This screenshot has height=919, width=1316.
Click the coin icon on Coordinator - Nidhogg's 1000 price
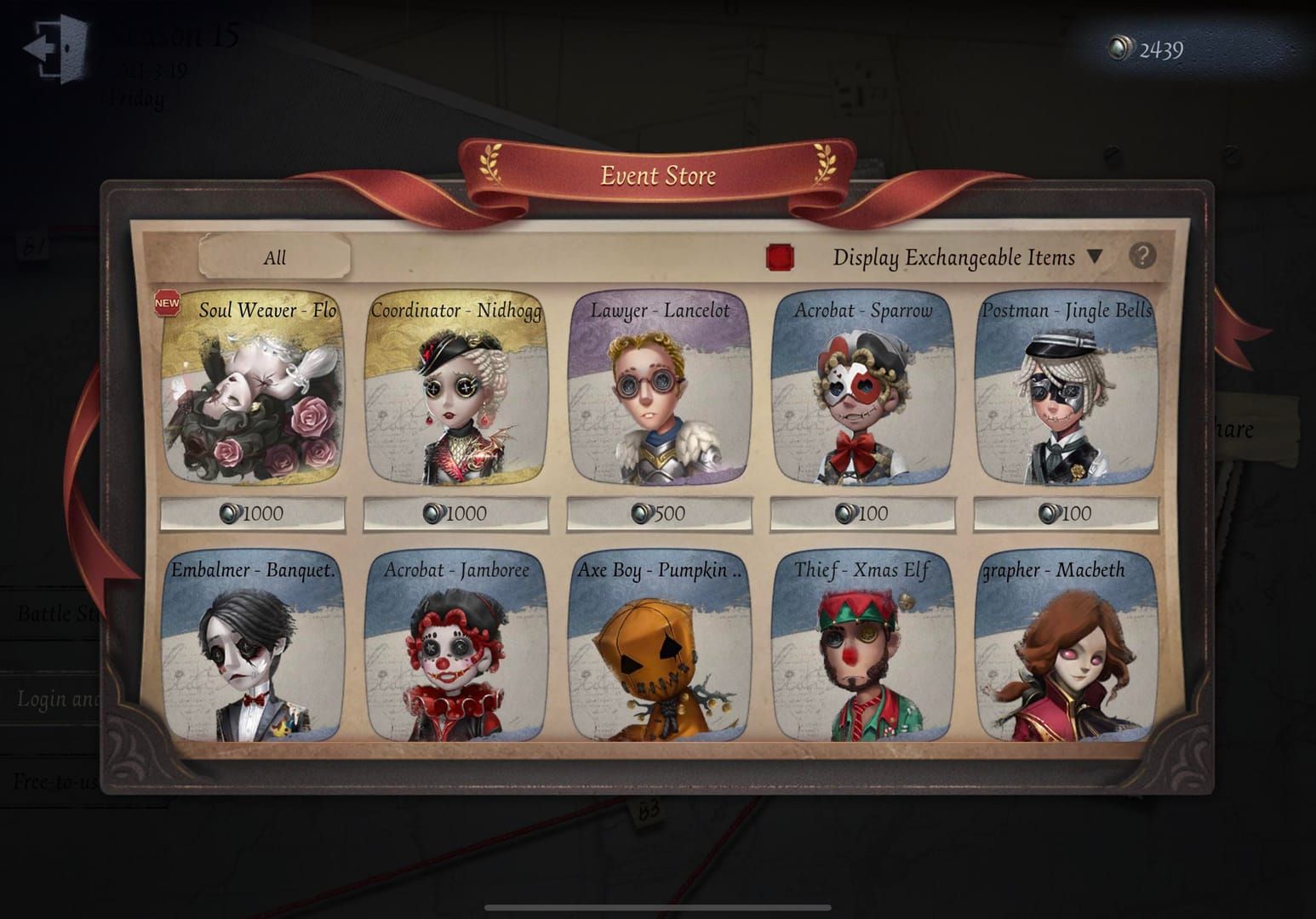pyautogui.click(x=435, y=513)
